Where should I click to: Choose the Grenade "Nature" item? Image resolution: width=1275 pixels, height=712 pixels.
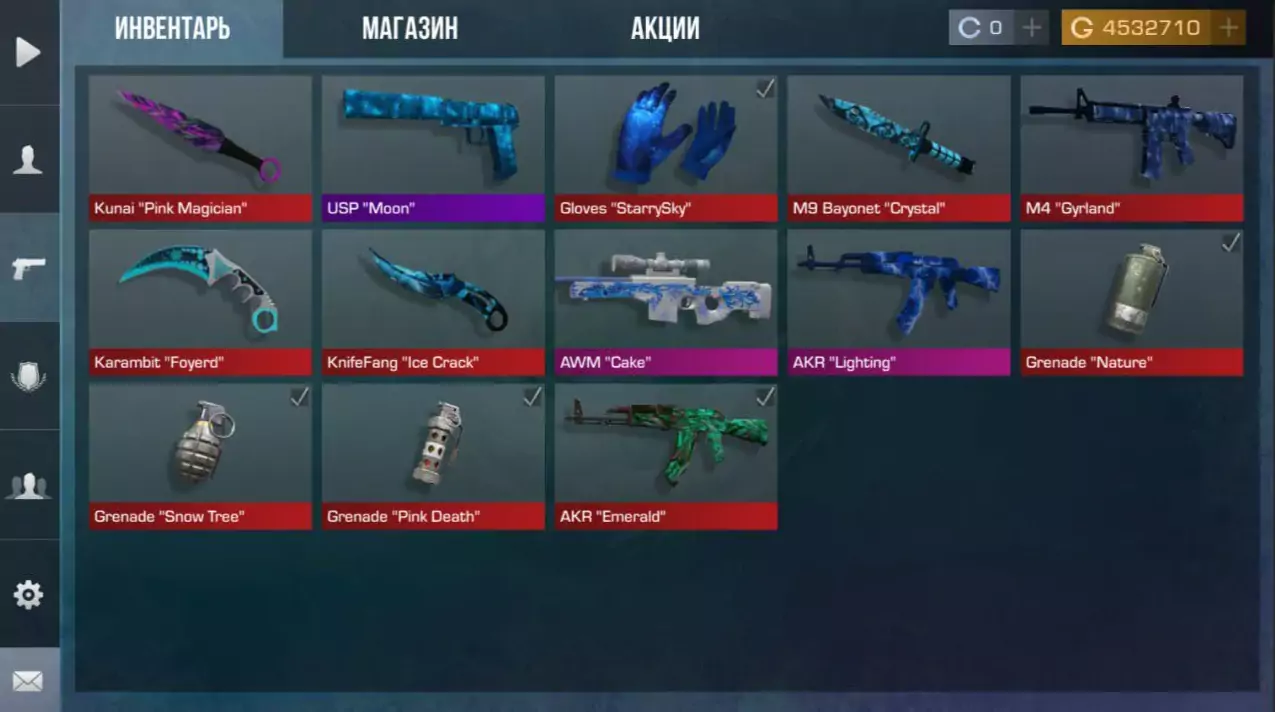click(1132, 302)
